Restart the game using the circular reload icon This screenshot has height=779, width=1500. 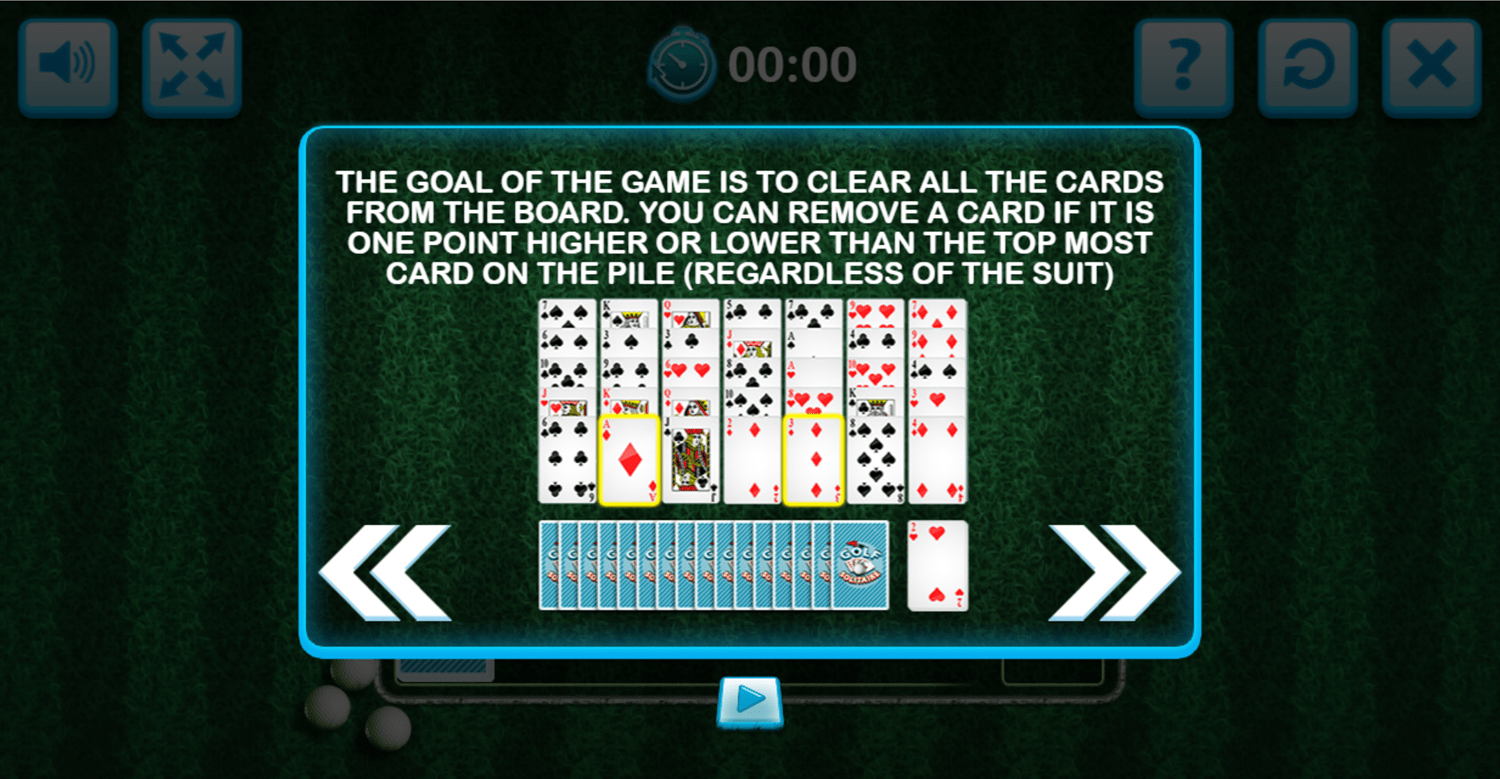[x=1307, y=64]
